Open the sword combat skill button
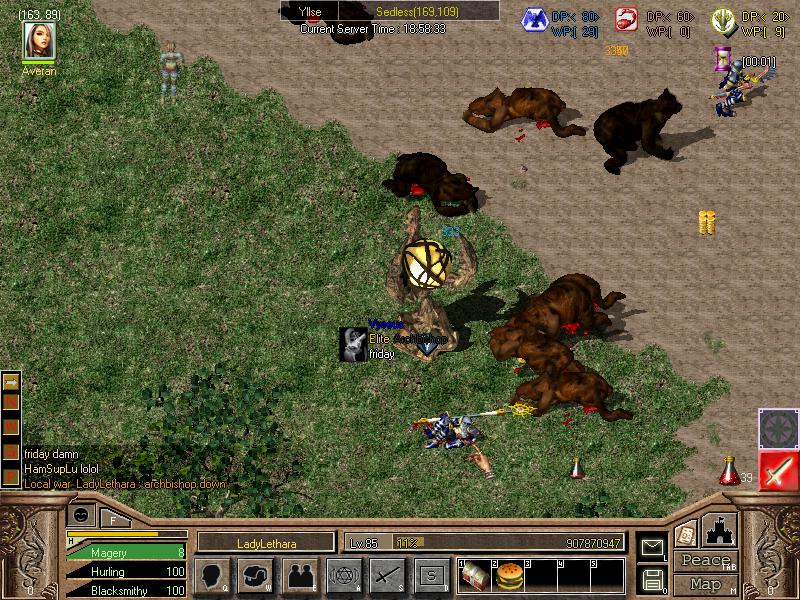The width and height of the screenshot is (800, 600). [388, 576]
